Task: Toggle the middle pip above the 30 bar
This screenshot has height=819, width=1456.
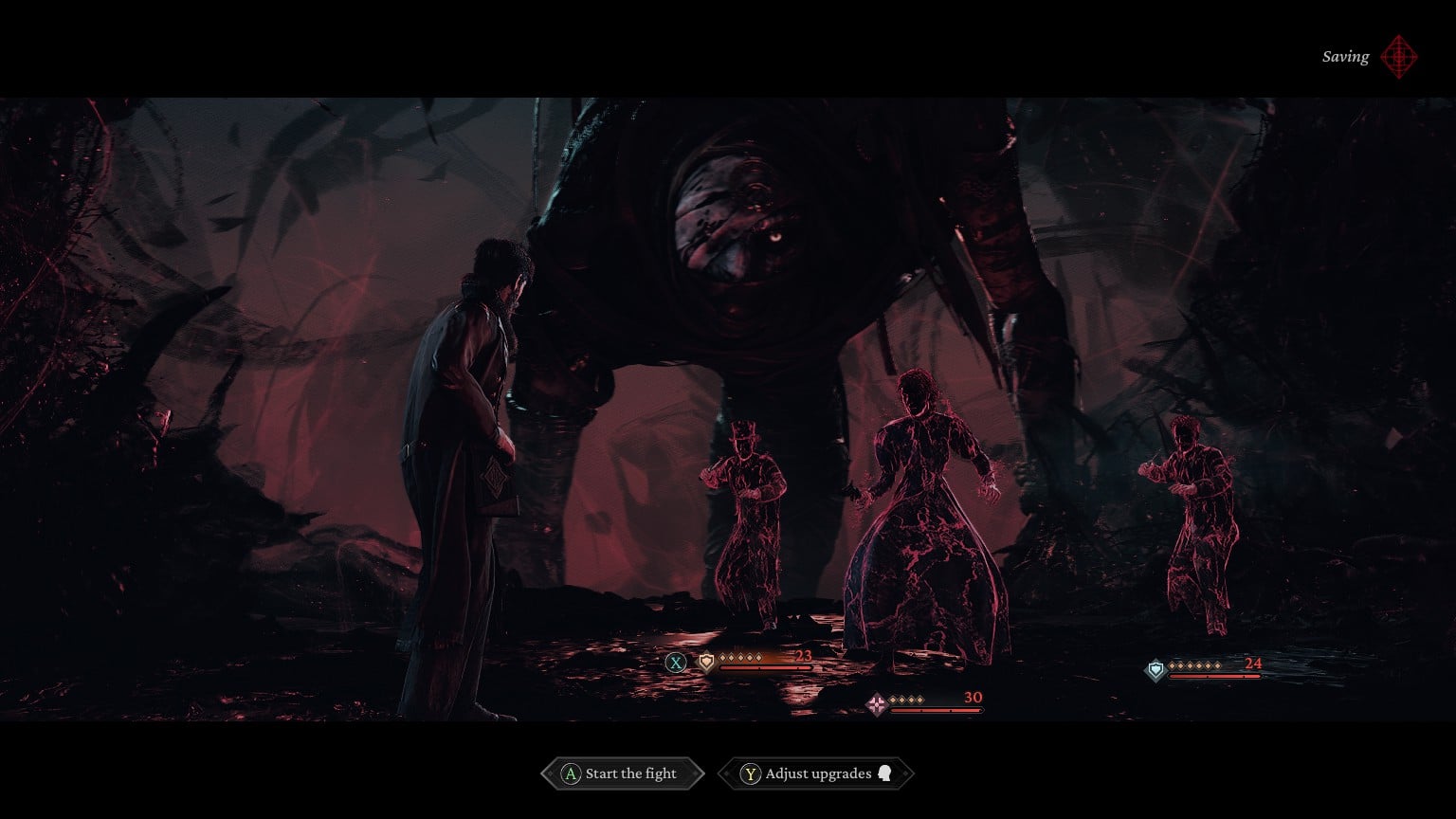Action: point(906,700)
